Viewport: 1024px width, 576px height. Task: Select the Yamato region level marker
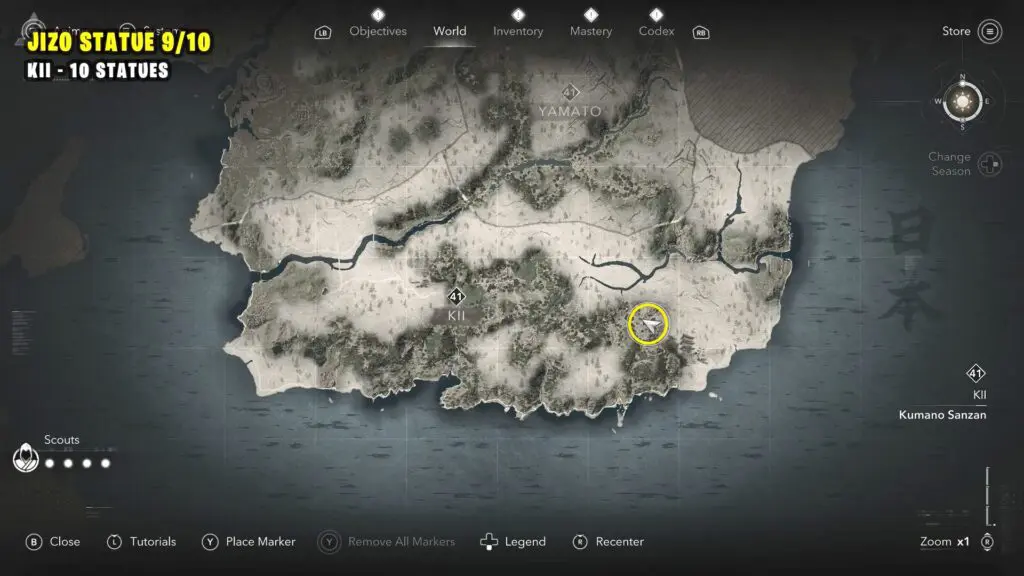571,93
